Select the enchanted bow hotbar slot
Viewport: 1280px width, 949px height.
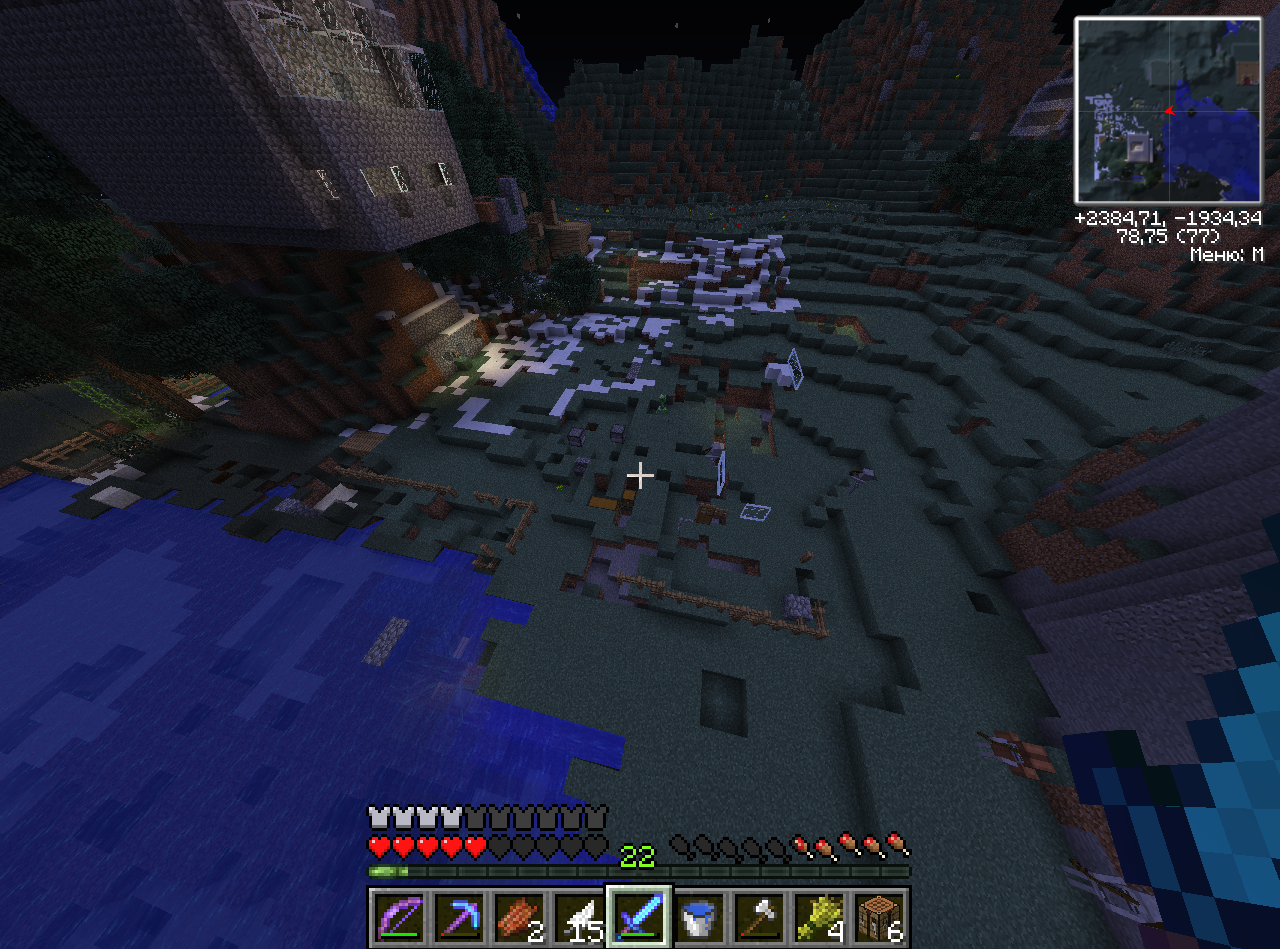click(399, 916)
